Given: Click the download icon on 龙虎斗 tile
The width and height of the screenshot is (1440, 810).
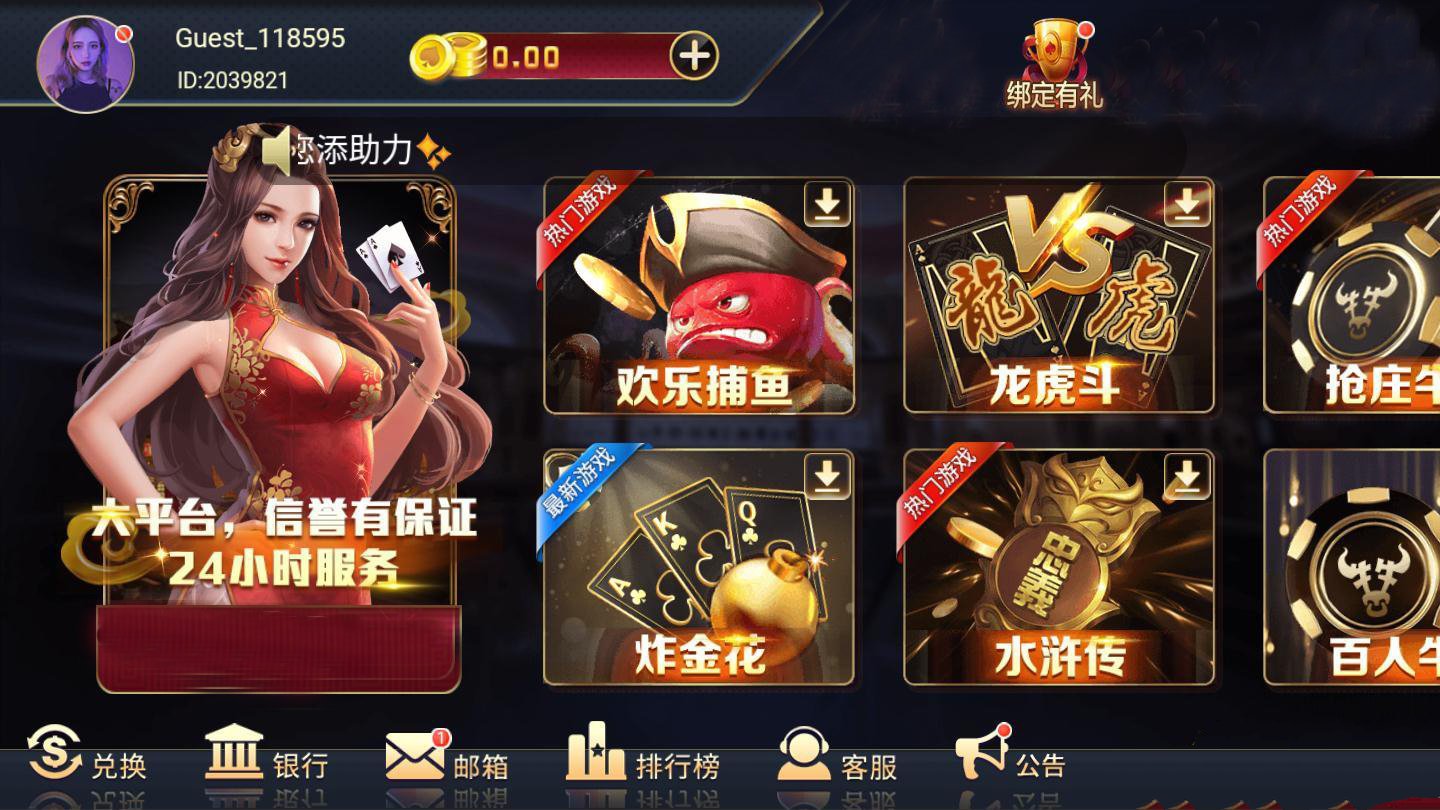Looking at the screenshot, I should (x=1188, y=203).
